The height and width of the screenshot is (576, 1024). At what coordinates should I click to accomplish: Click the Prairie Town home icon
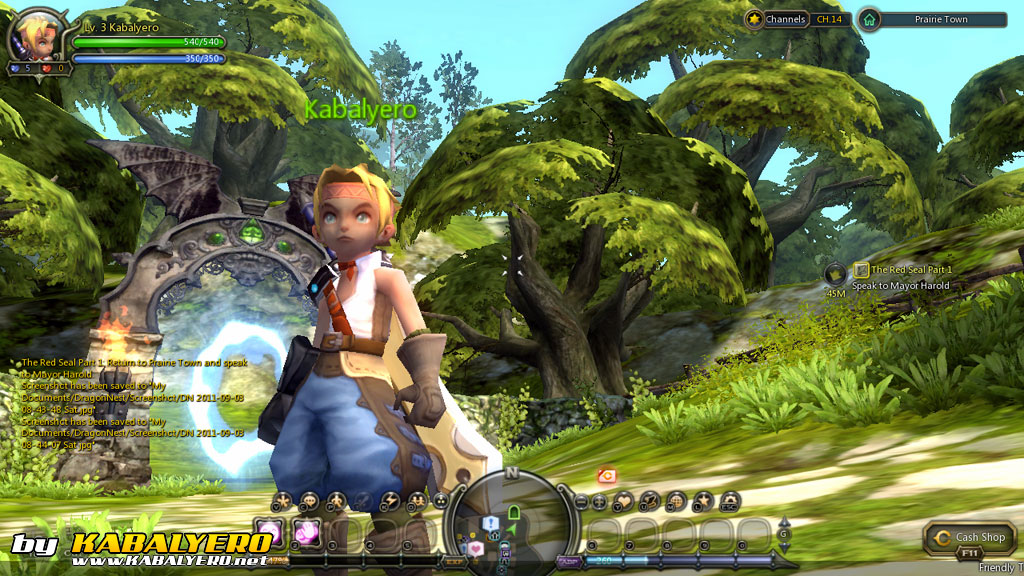tap(869, 19)
